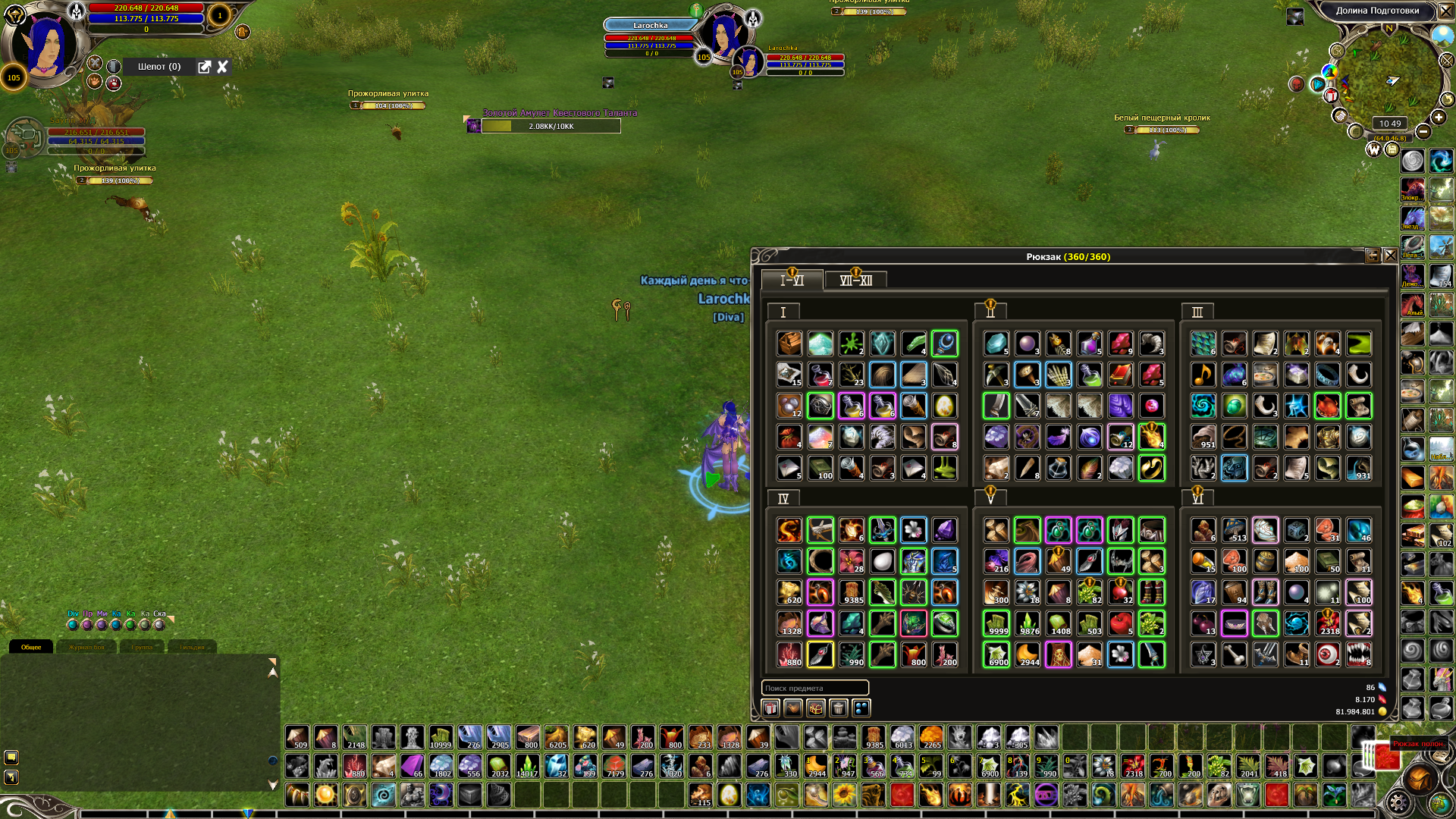Open the Гильдия chat tab
1456x819 pixels.
(x=192, y=647)
